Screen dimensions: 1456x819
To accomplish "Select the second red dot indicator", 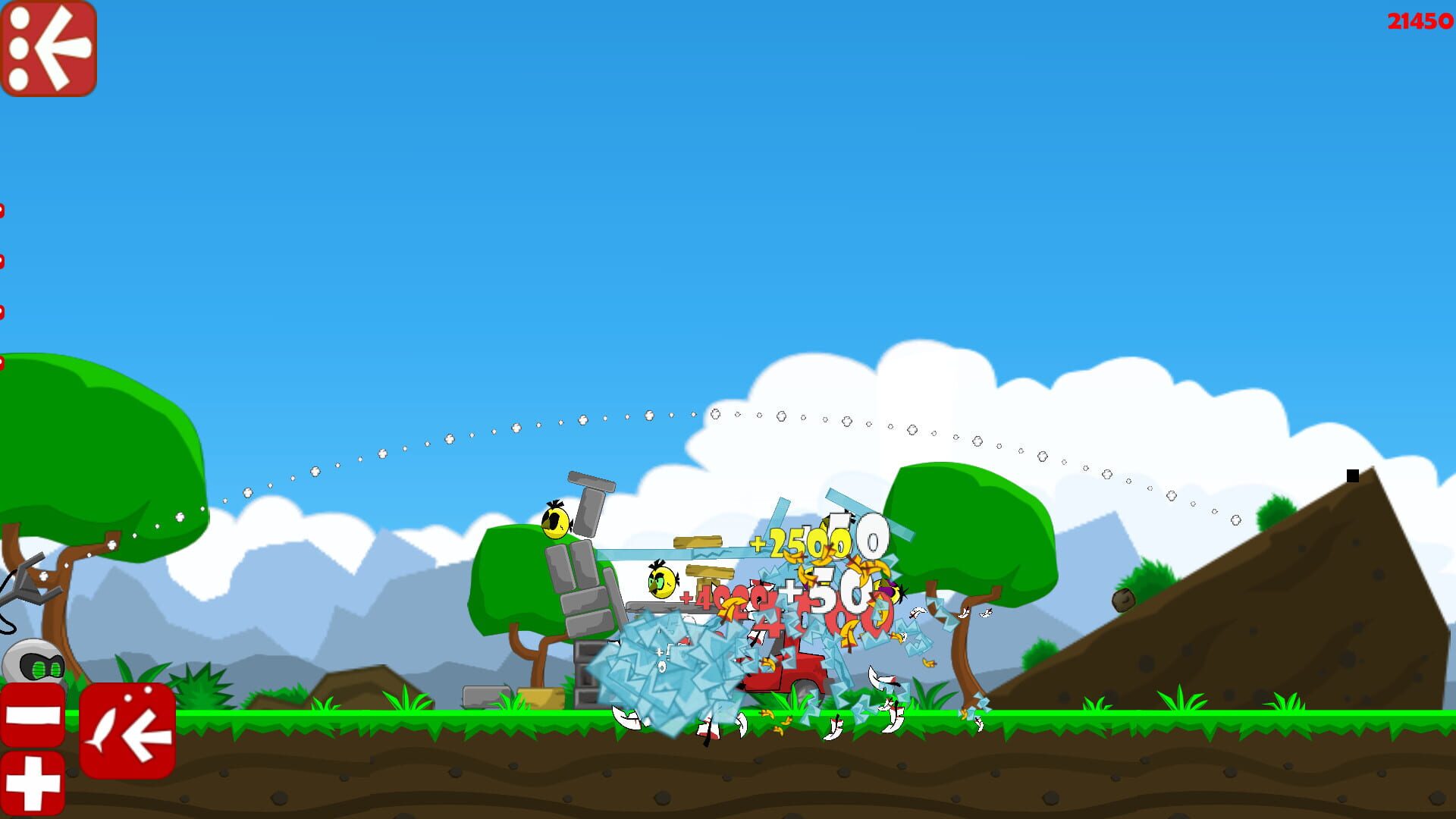I will pos(4,258).
